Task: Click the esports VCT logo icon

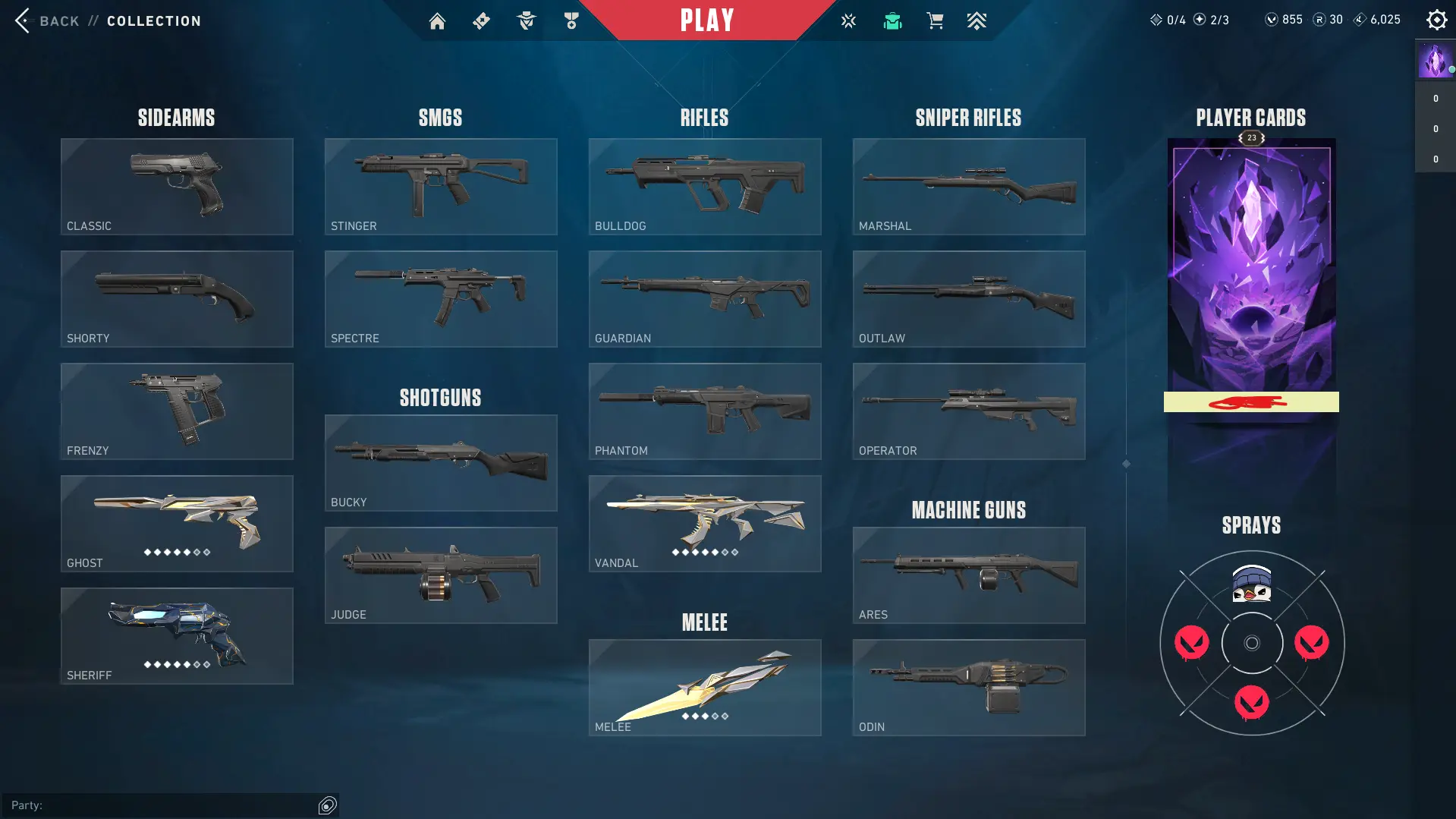Action: 847,20
